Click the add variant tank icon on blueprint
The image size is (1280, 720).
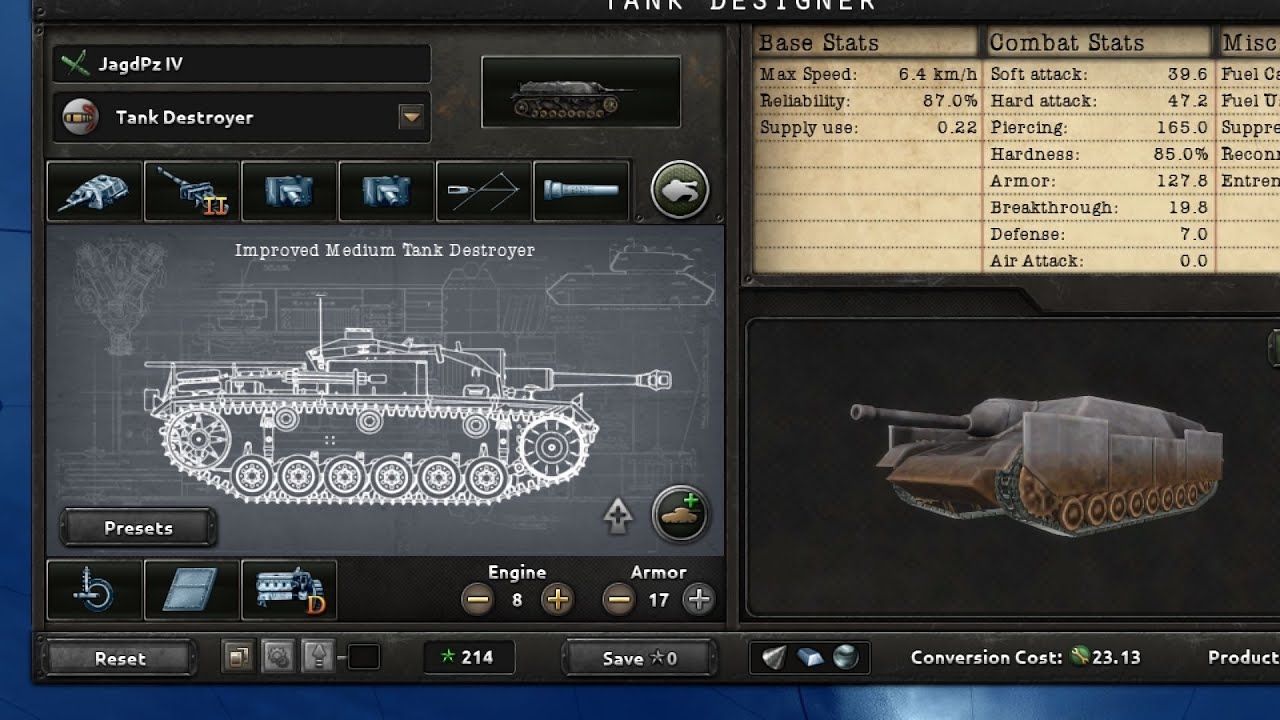click(681, 515)
